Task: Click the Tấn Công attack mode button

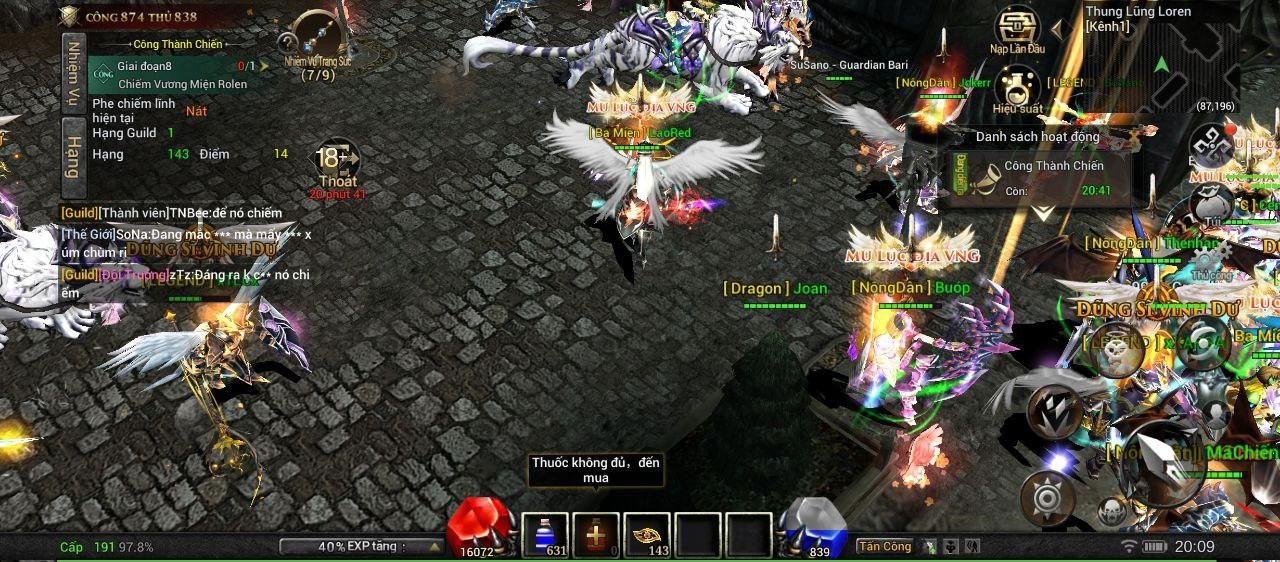Action: point(885,546)
